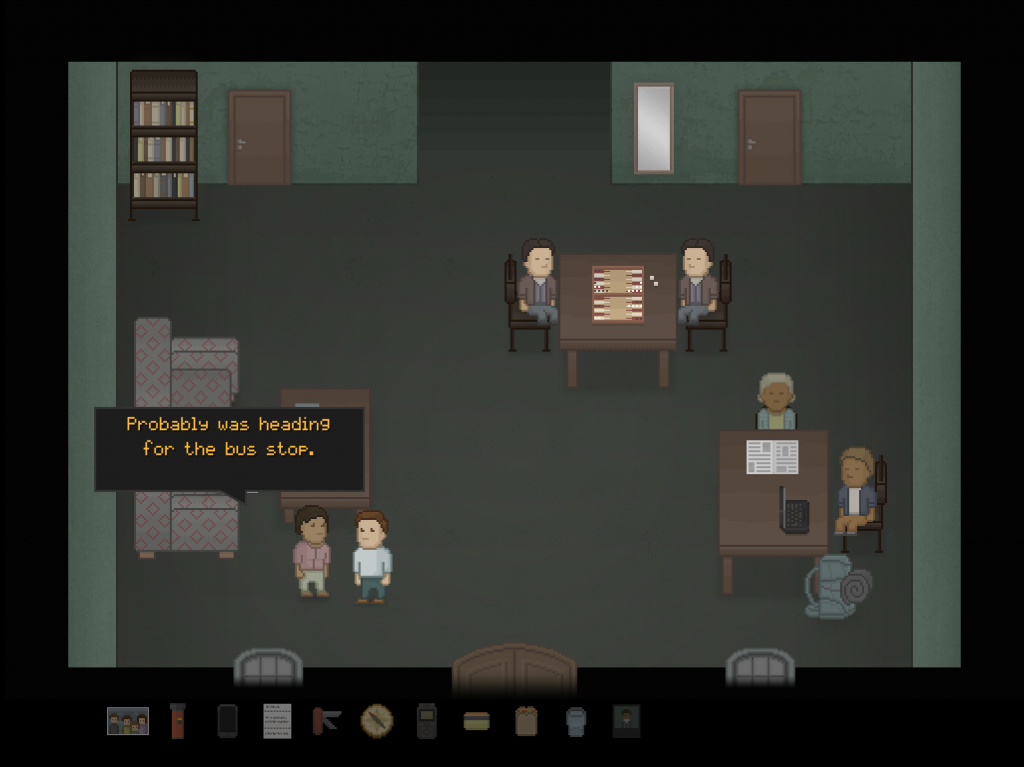Screen dimensions: 1024x767
Task: Select the sandwich item
Action: tap(477, 721)
